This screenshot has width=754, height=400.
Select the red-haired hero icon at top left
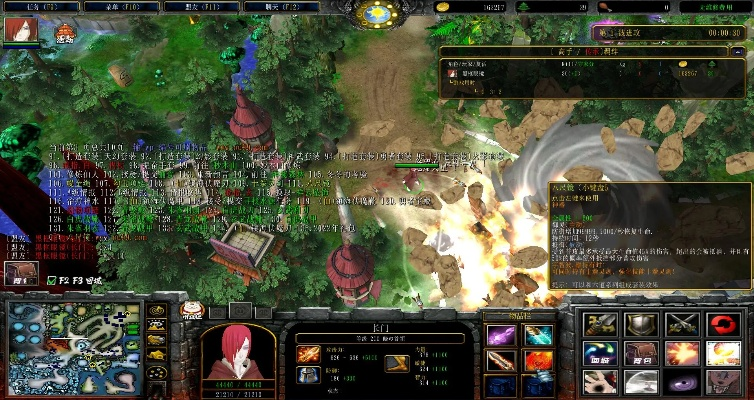click(15, 31)
